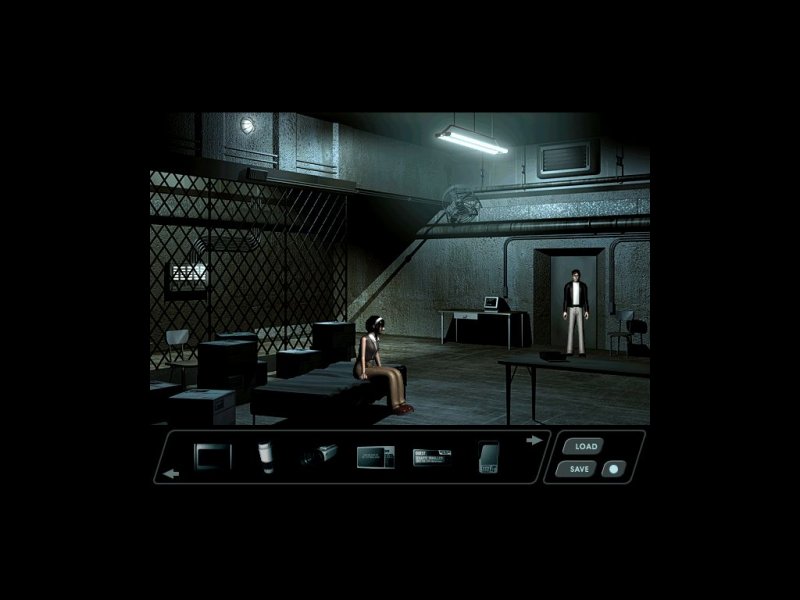Save the game with the SAVE button

(579, 468)
